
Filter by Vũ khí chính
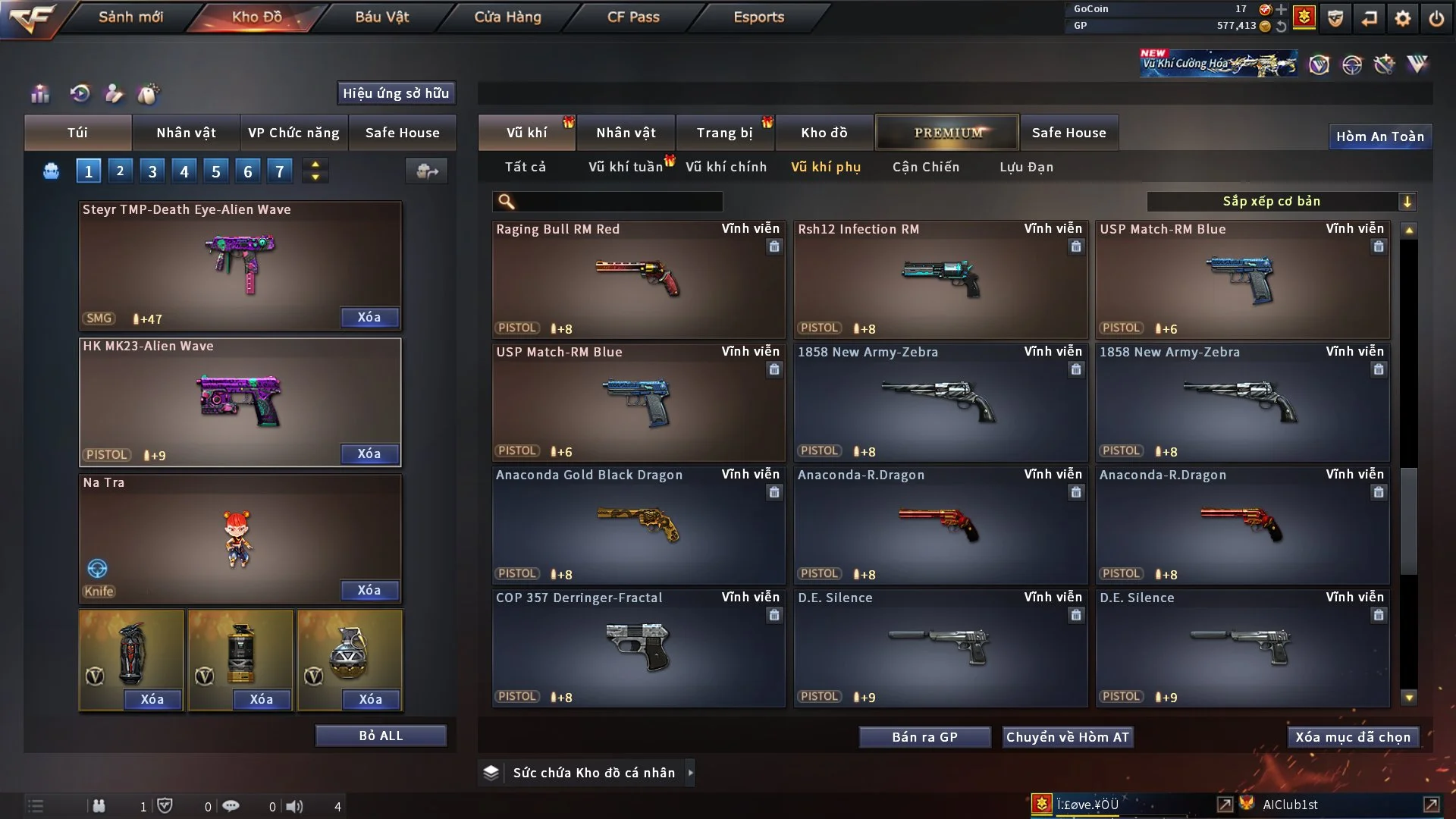coord(726,167)
